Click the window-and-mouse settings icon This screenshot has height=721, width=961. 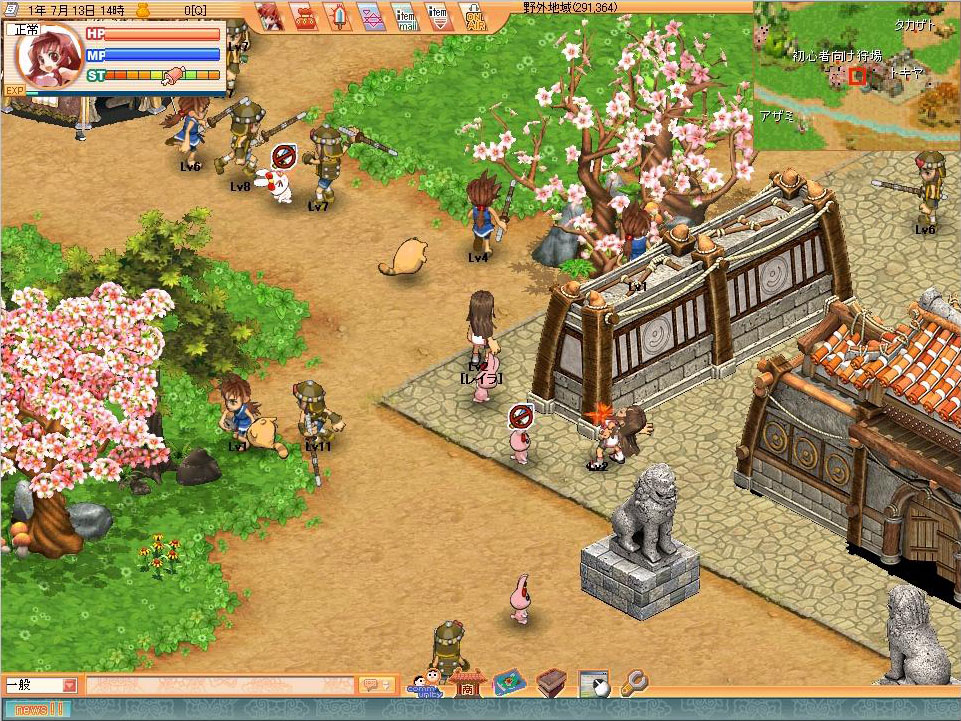point(593,683)
